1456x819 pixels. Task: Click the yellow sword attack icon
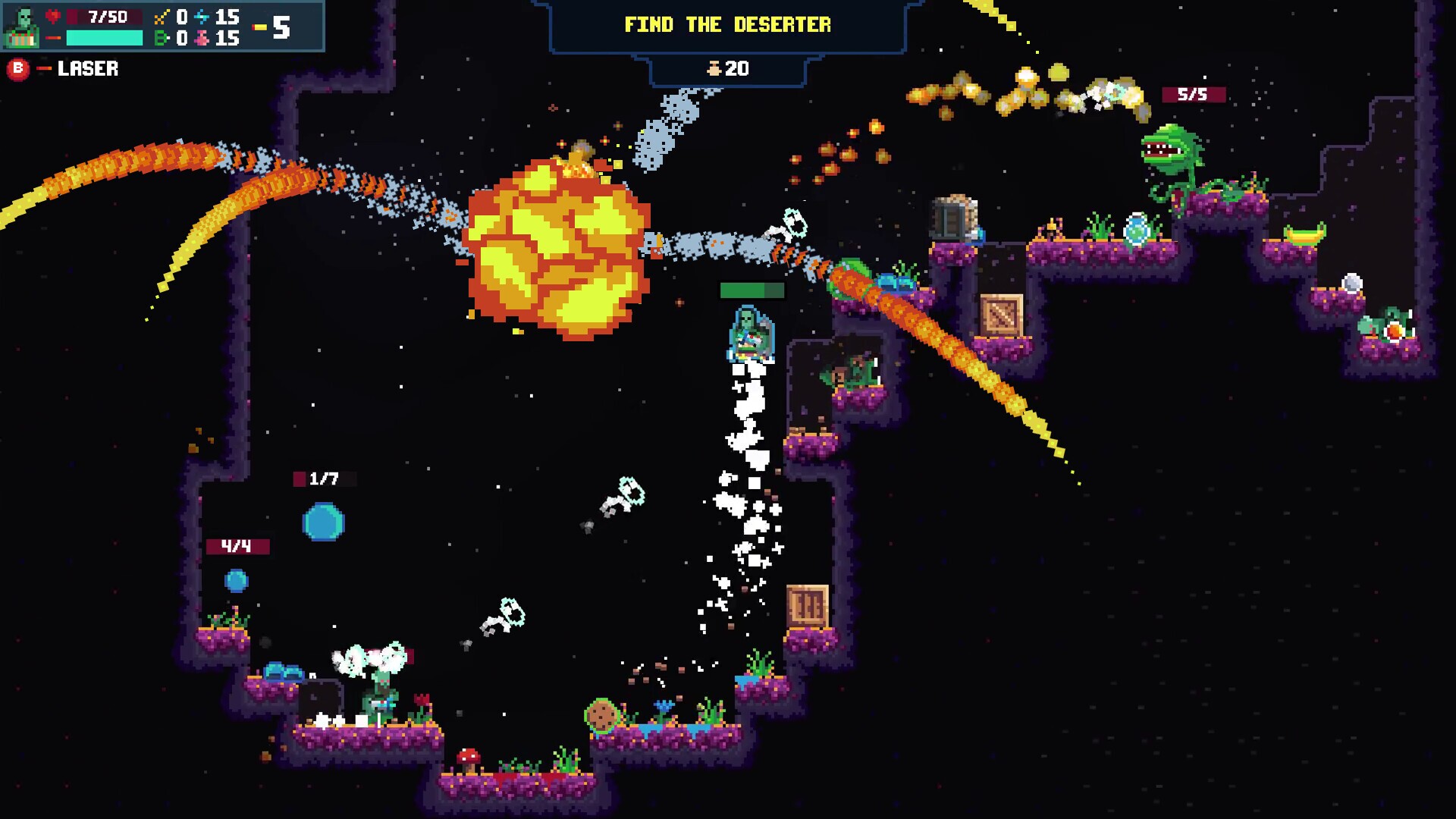point(162,17)
